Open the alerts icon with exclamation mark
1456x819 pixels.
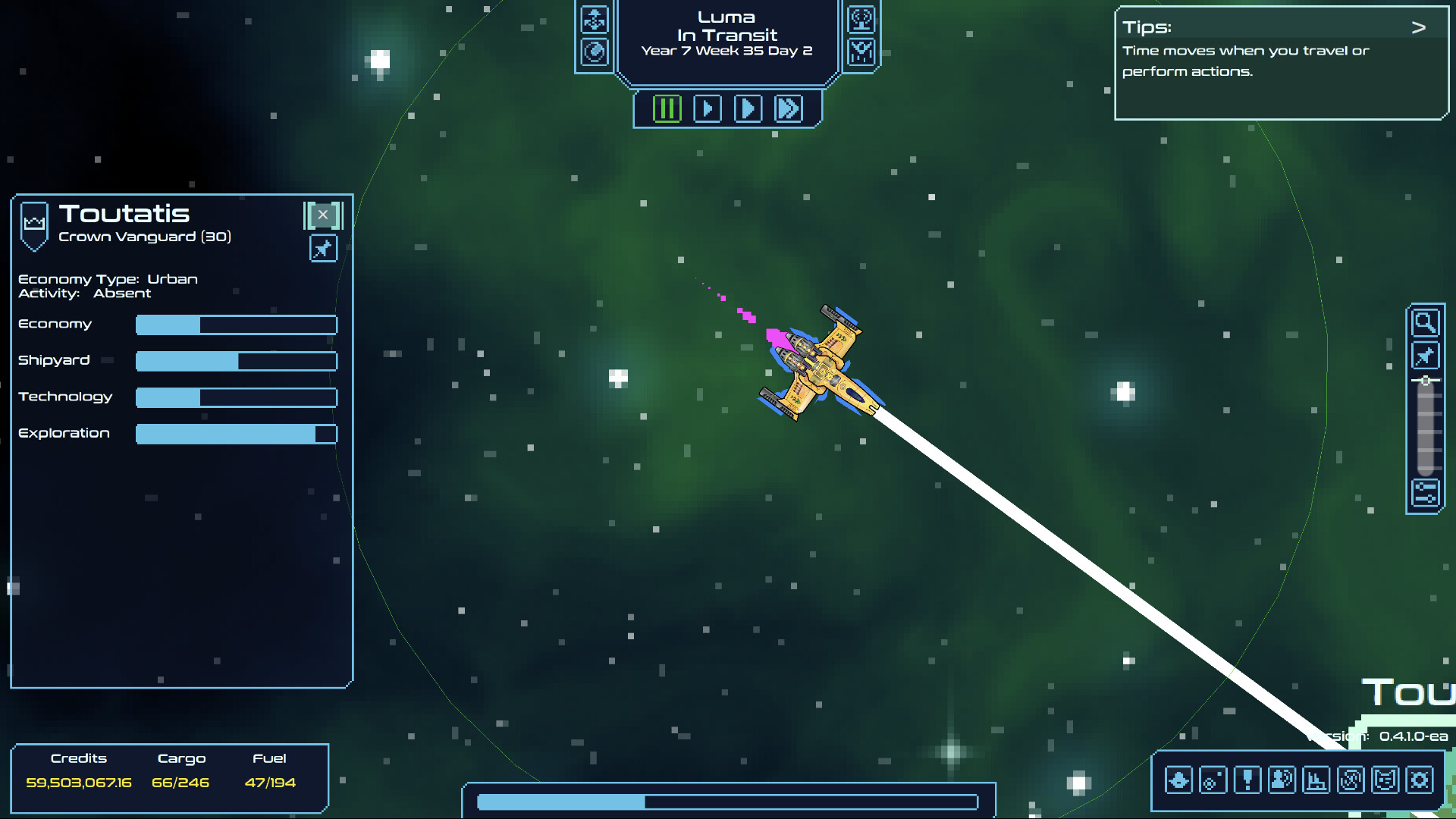pos(1247,779)
